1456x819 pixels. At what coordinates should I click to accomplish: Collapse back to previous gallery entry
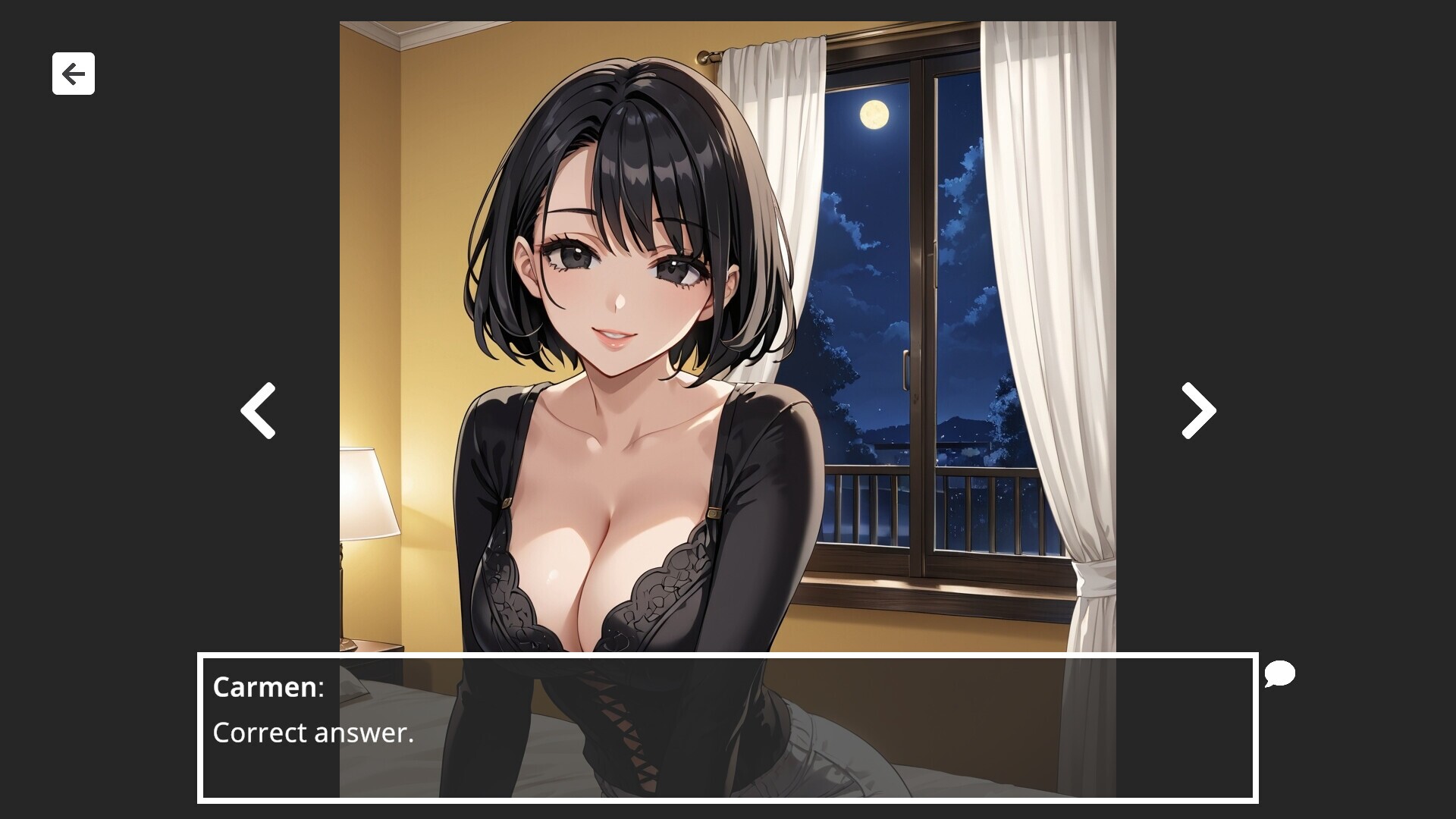coord(257,410)
